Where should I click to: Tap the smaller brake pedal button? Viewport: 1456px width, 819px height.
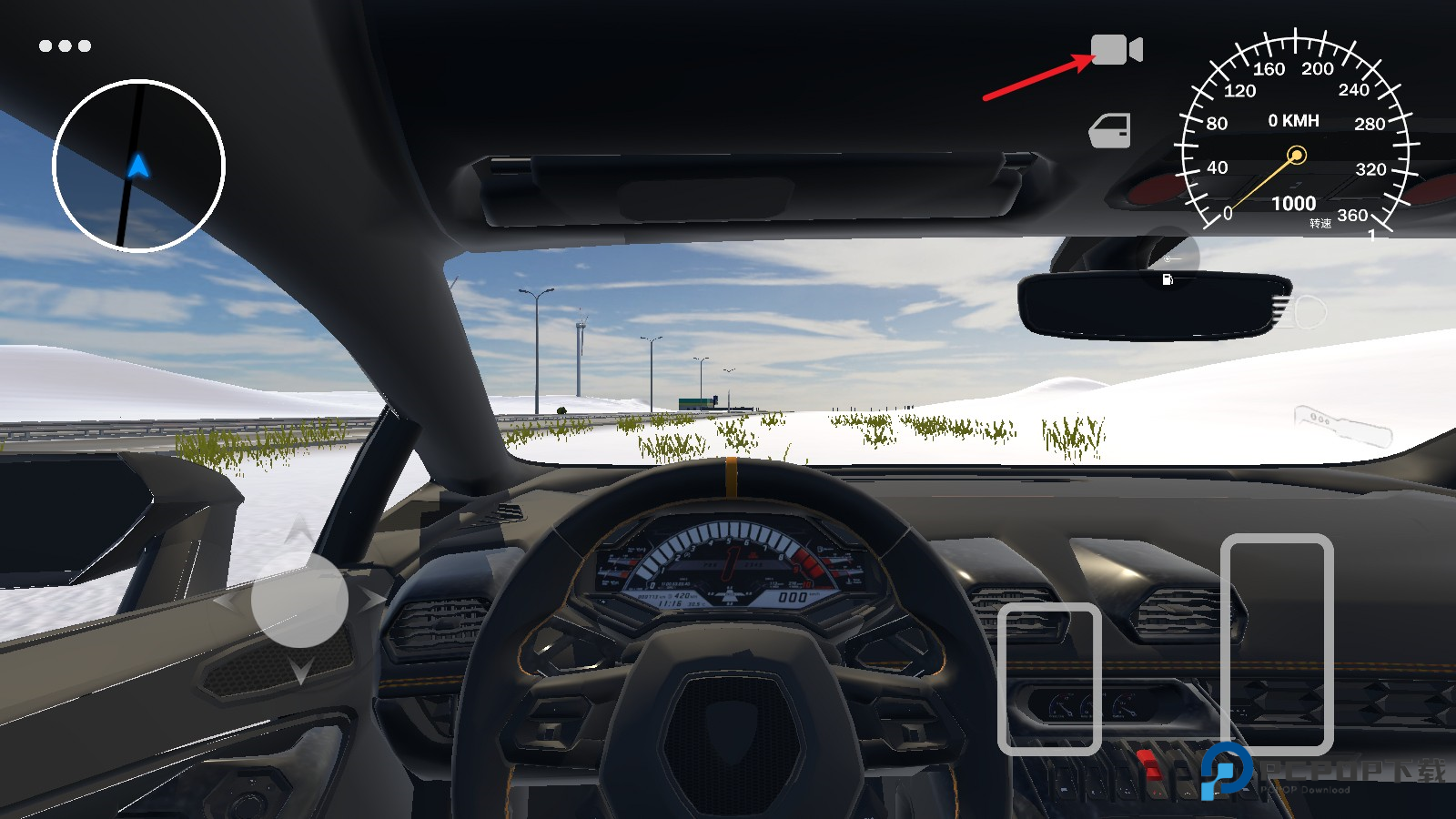point(1049,679)
